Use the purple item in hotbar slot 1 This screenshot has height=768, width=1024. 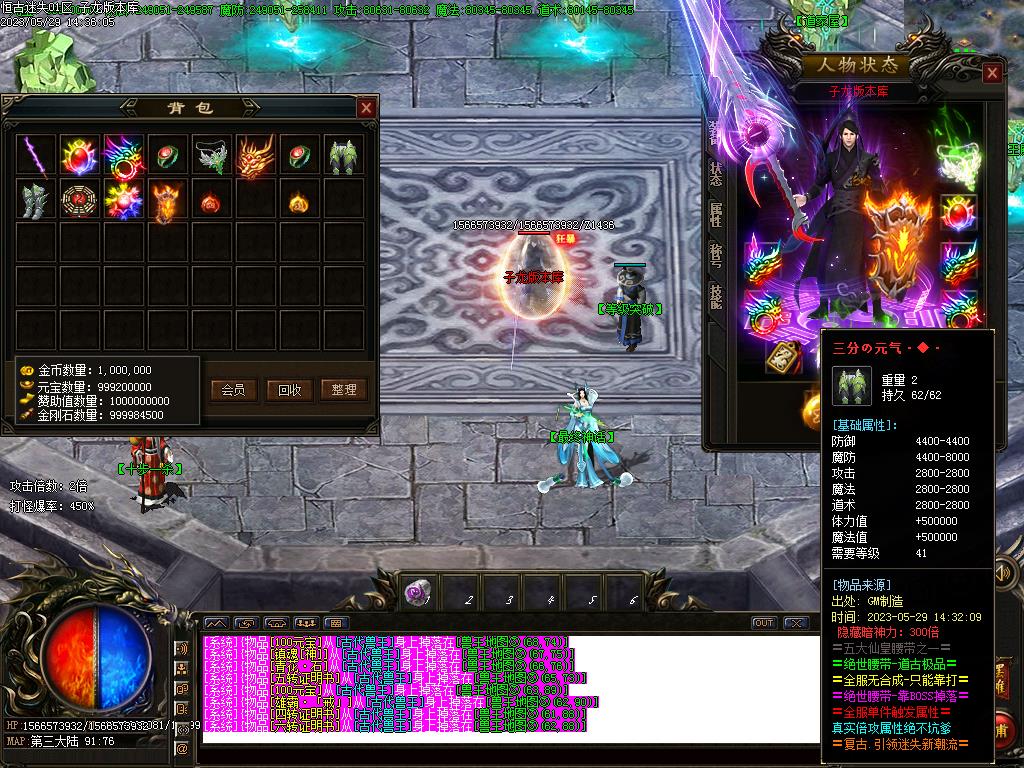pos(418,593)
